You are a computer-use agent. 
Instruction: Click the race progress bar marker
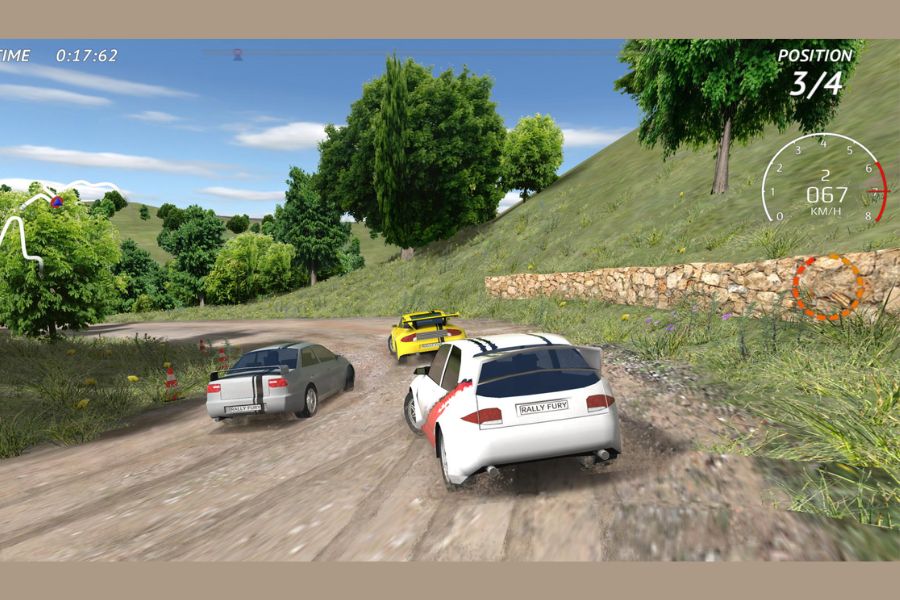[x=238, y=54]
